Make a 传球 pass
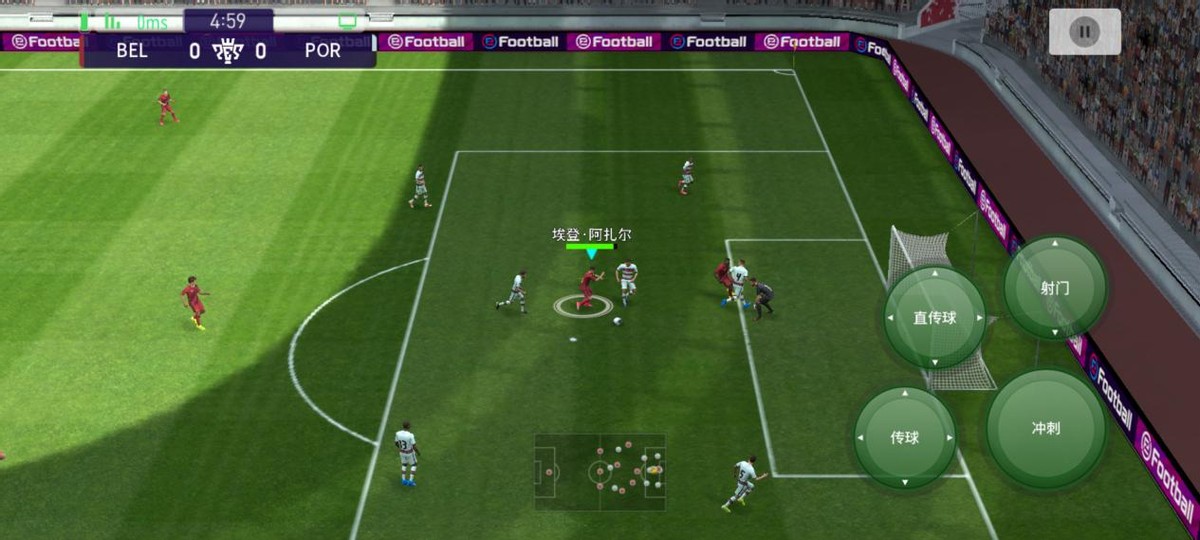The width and height of the screenshot is (1200, 540). 905,437
